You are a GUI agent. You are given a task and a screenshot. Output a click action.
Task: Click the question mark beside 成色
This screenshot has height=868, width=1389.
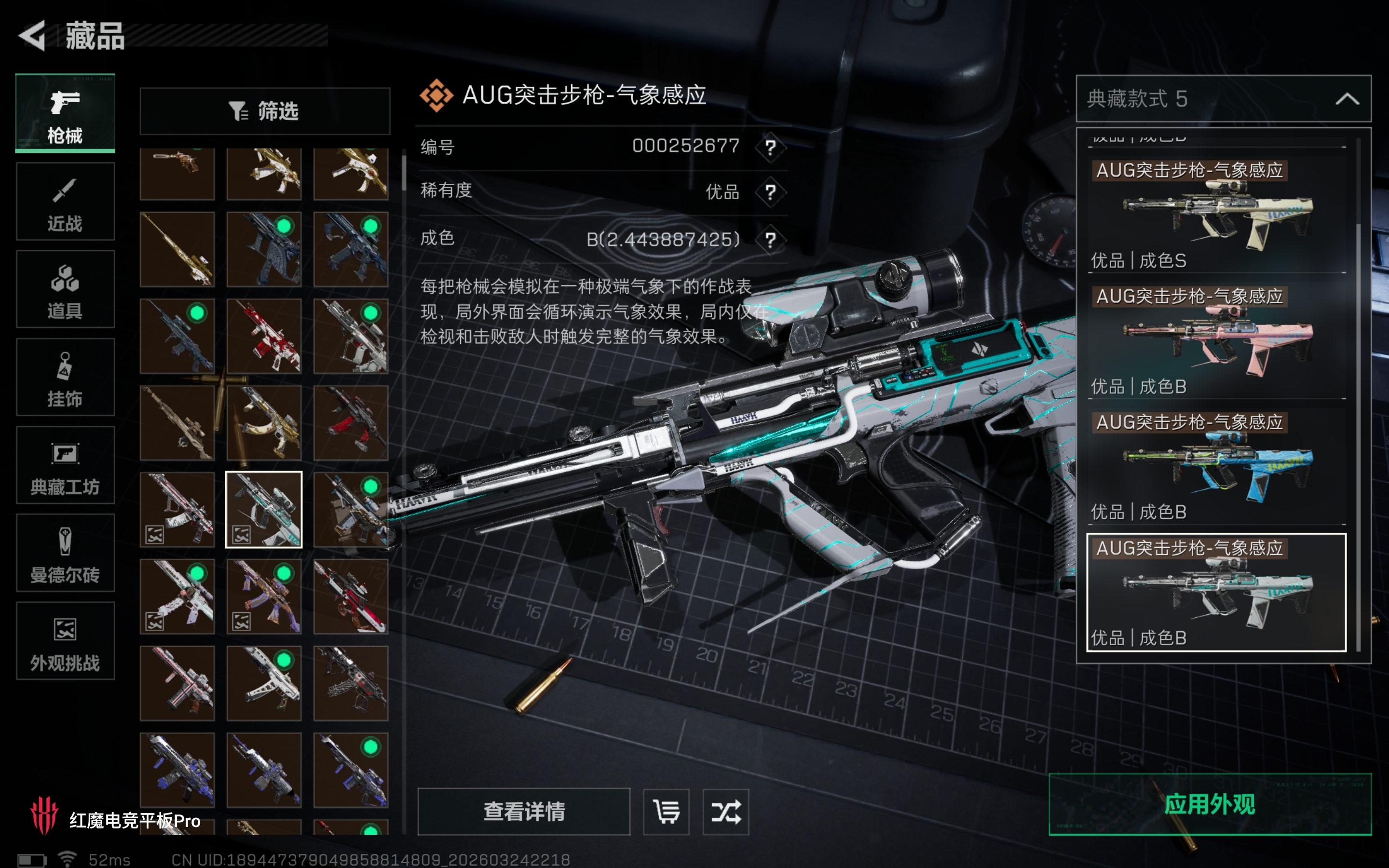click(770, 239)
